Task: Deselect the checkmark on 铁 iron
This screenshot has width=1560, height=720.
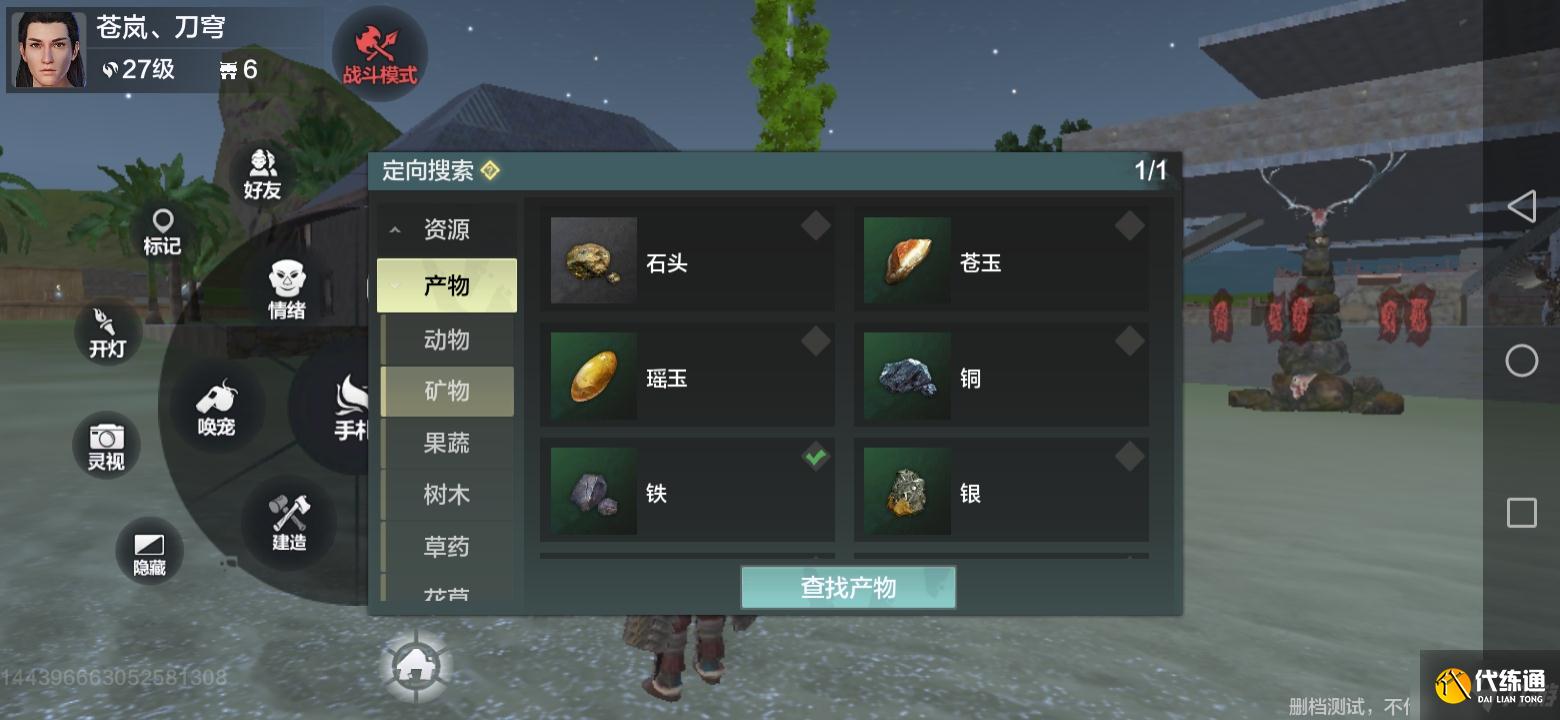Action: click(815, 456)
